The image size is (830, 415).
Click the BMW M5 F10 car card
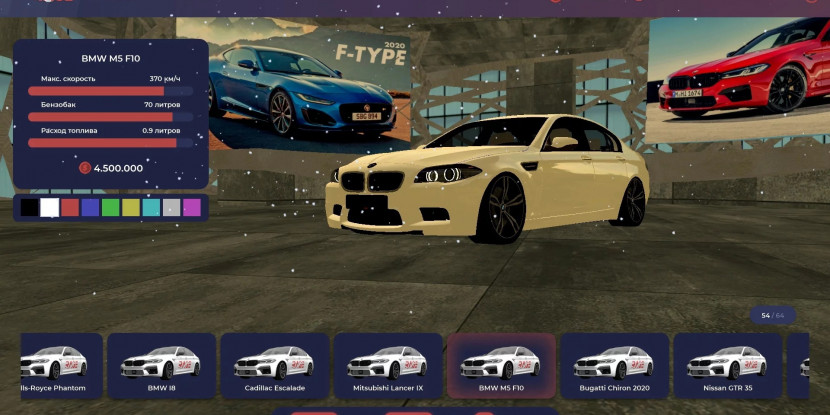(501, 365)
